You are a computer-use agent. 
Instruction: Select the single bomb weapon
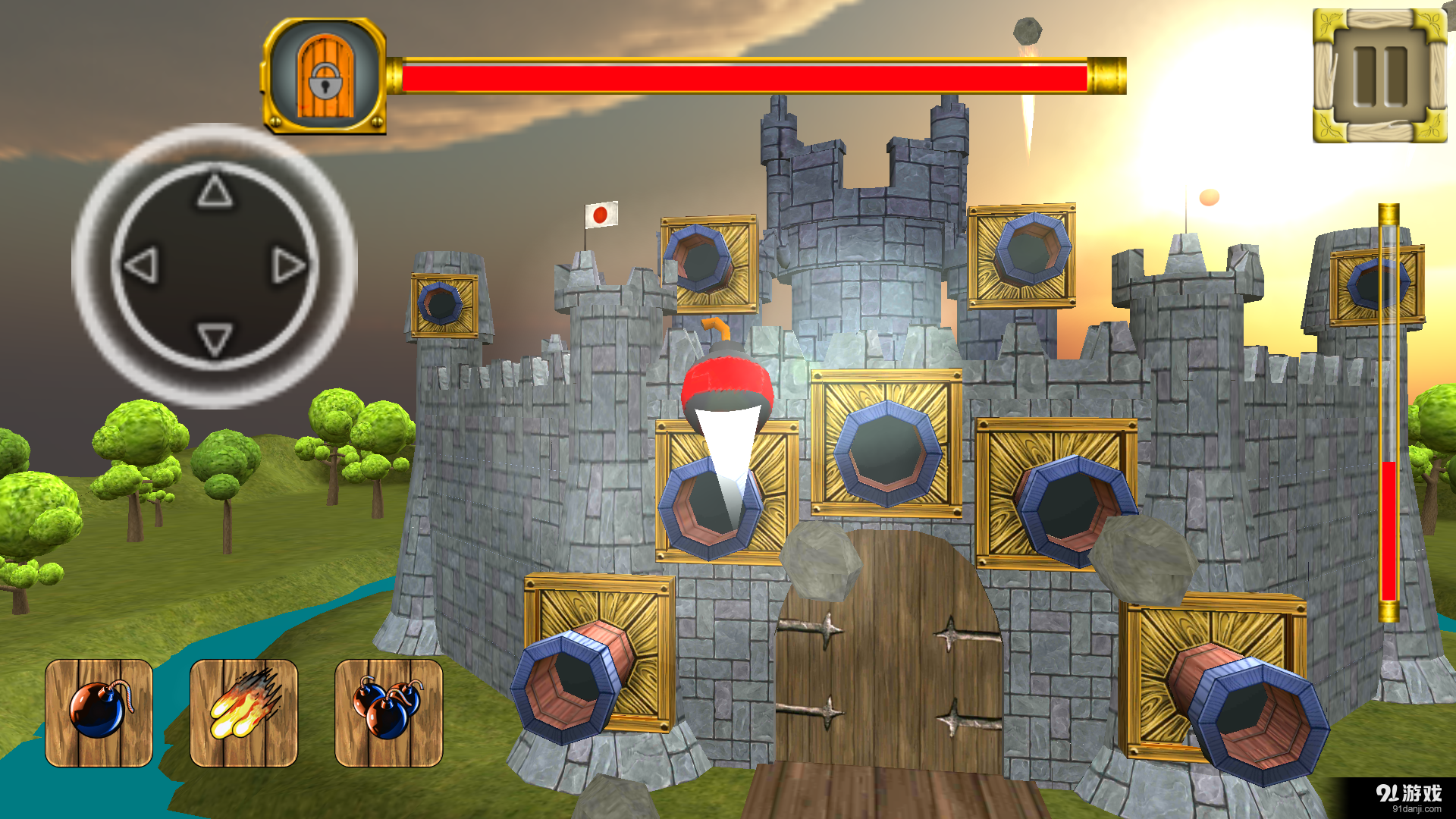click(x=99, y=713)
